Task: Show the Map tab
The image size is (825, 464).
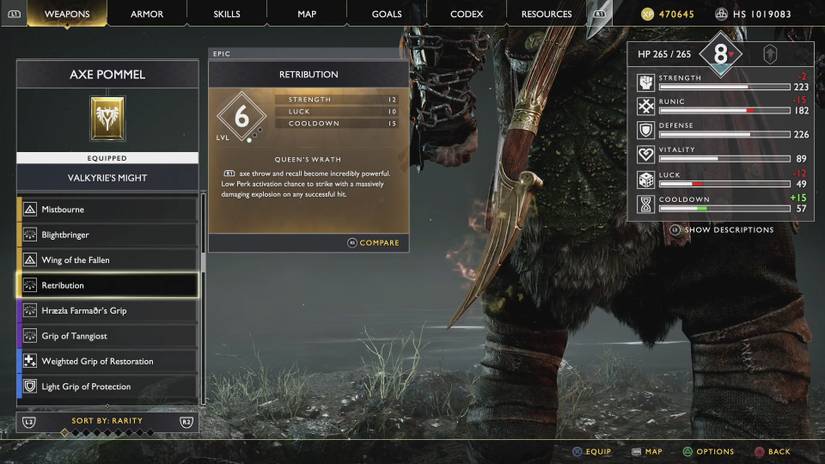Action: pos(307,14)
